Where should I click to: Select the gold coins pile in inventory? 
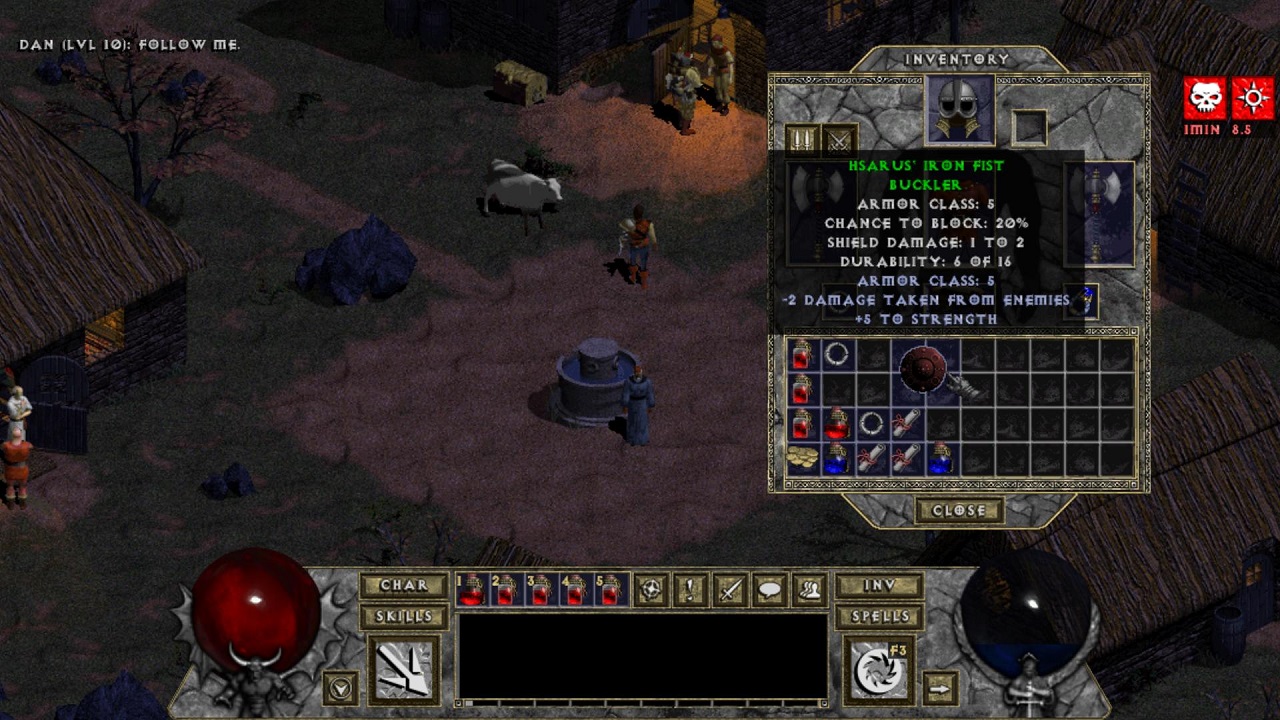(801, 458)
